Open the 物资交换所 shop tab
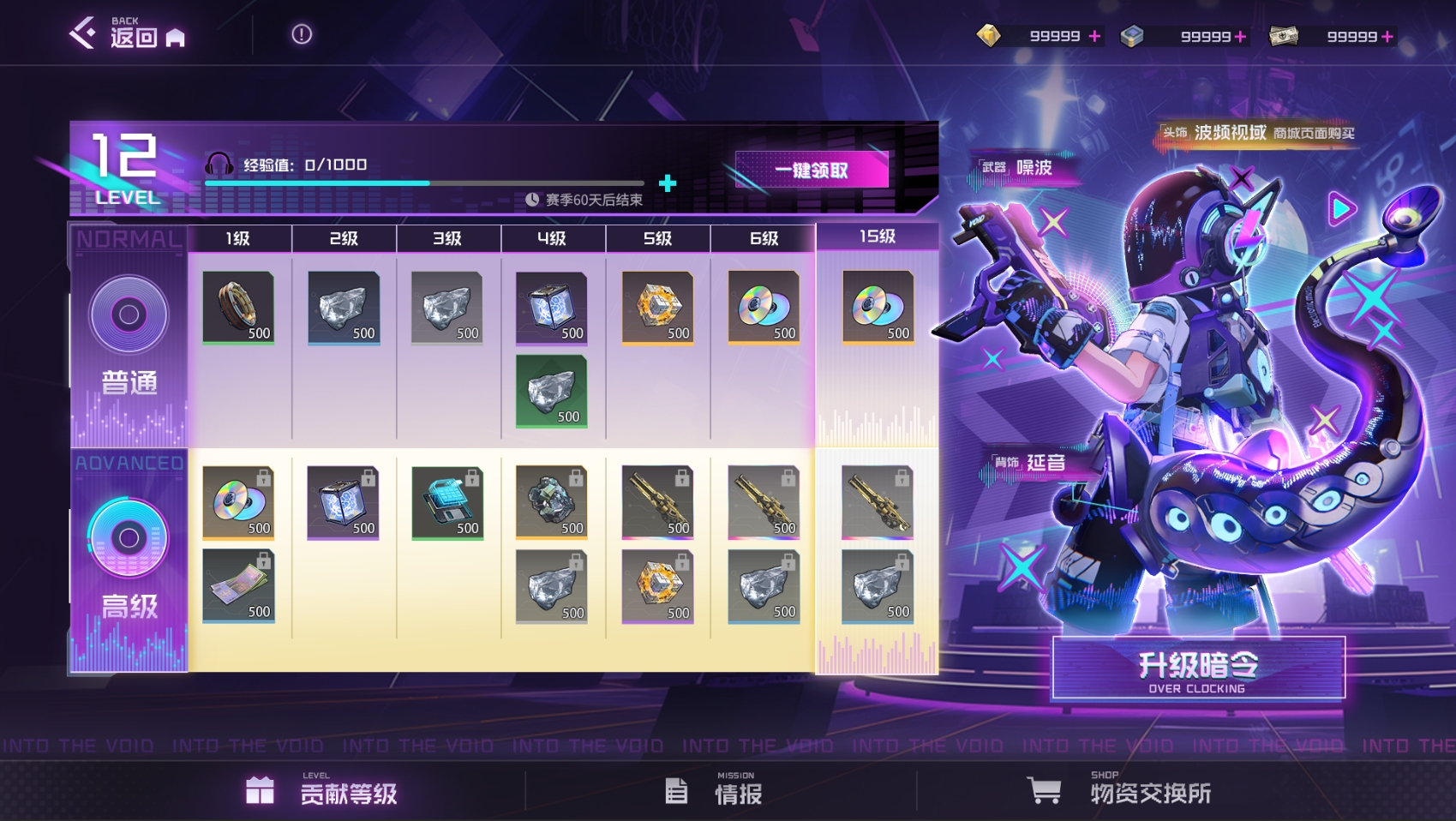 coord(1120,792)
